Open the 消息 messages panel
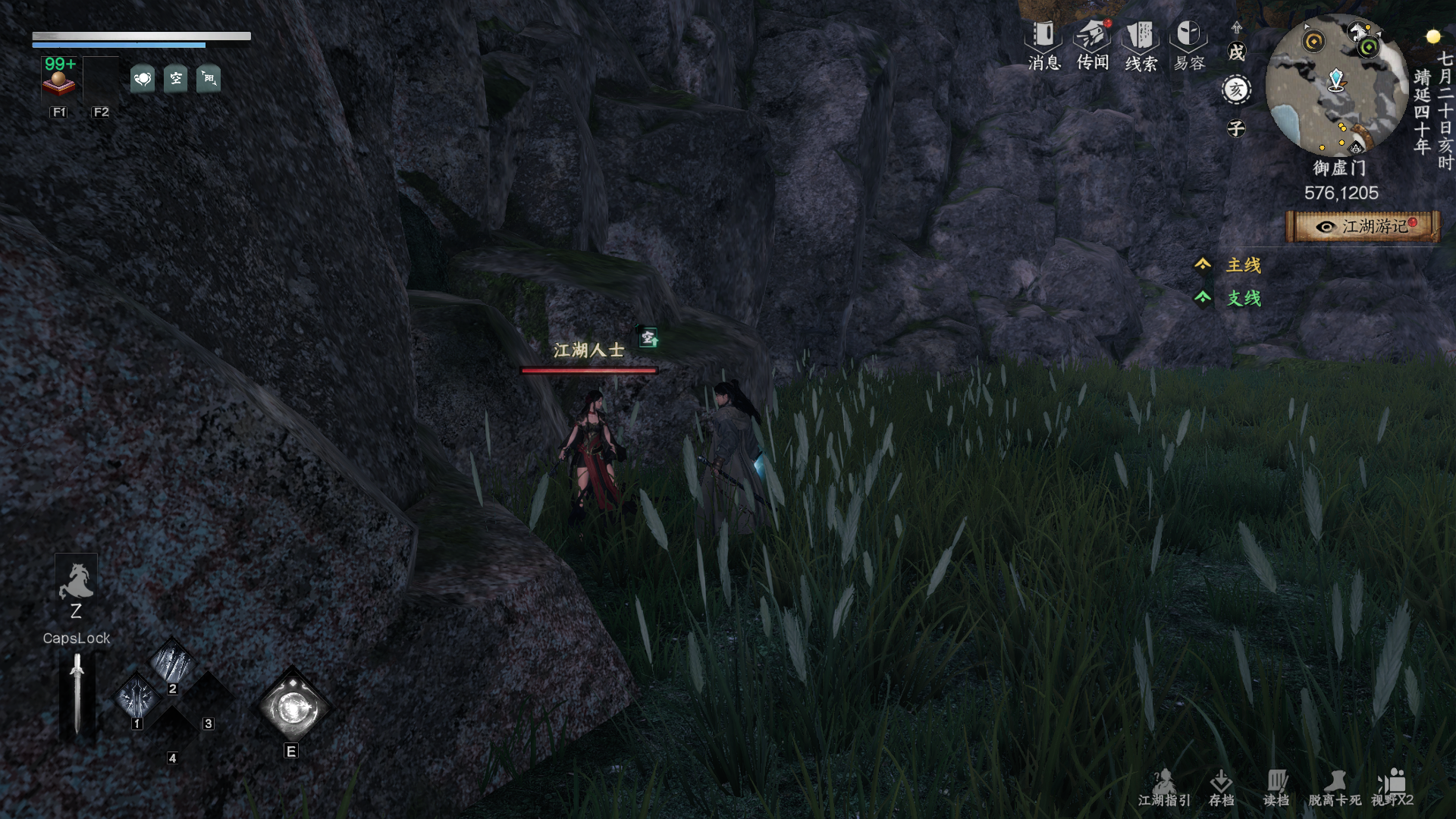This screenshot has width=1456, height=819. coord(1043,45)
